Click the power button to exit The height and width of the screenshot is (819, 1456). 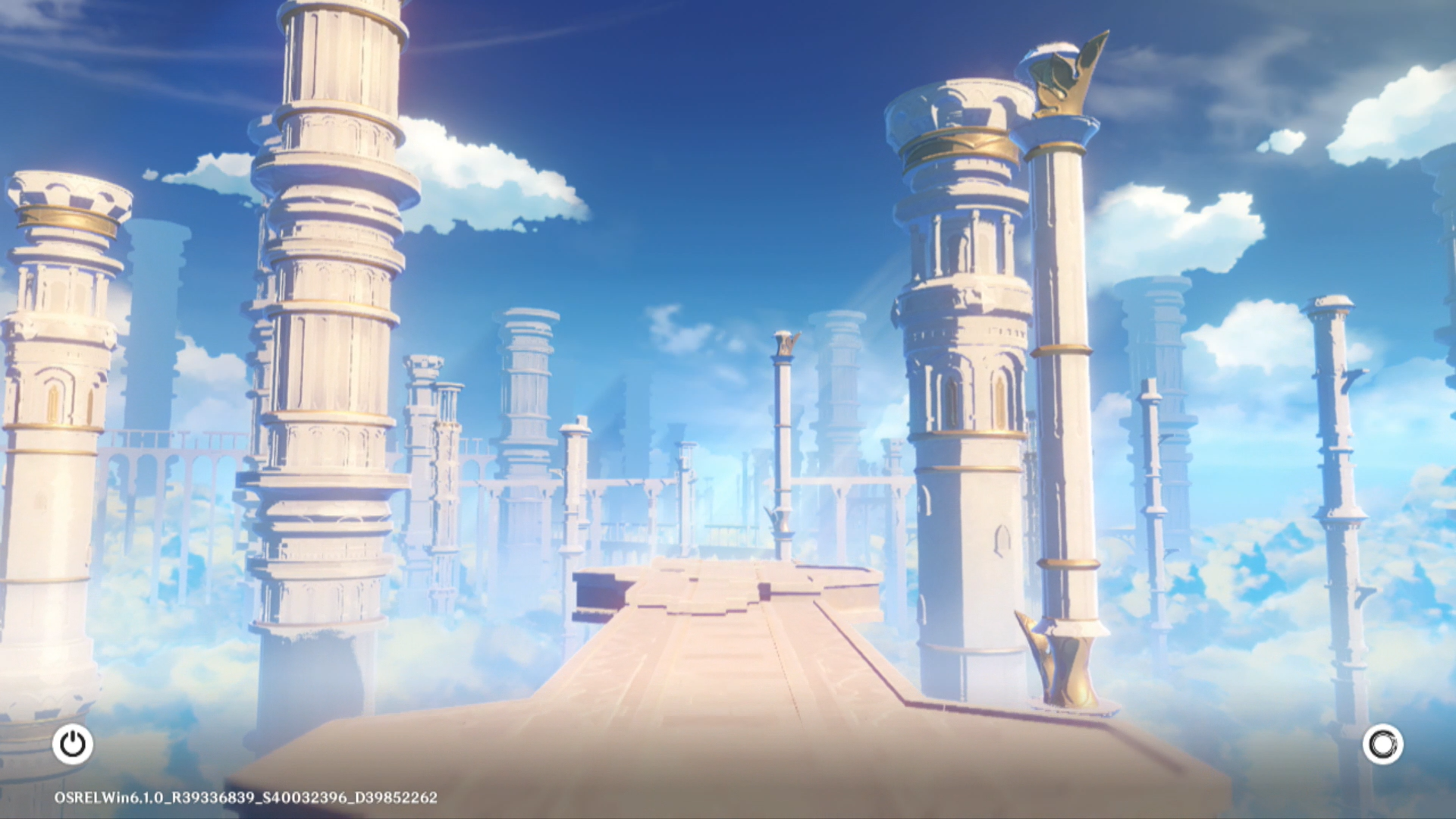pyautogui.click(x=73, y=744)
